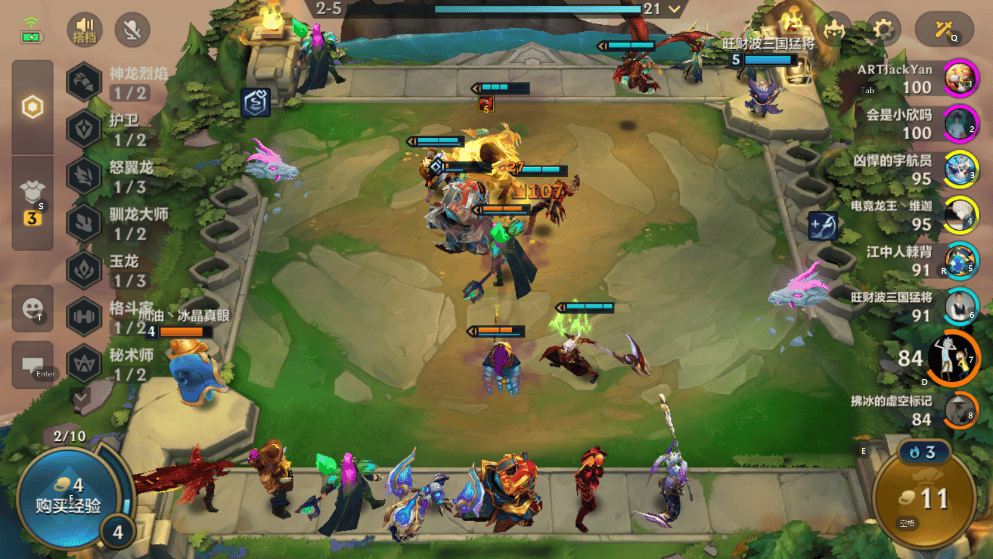The height and width of the screenshot is (559, 993).
Task: Open the emote smiley button
Action: (33, 308)
